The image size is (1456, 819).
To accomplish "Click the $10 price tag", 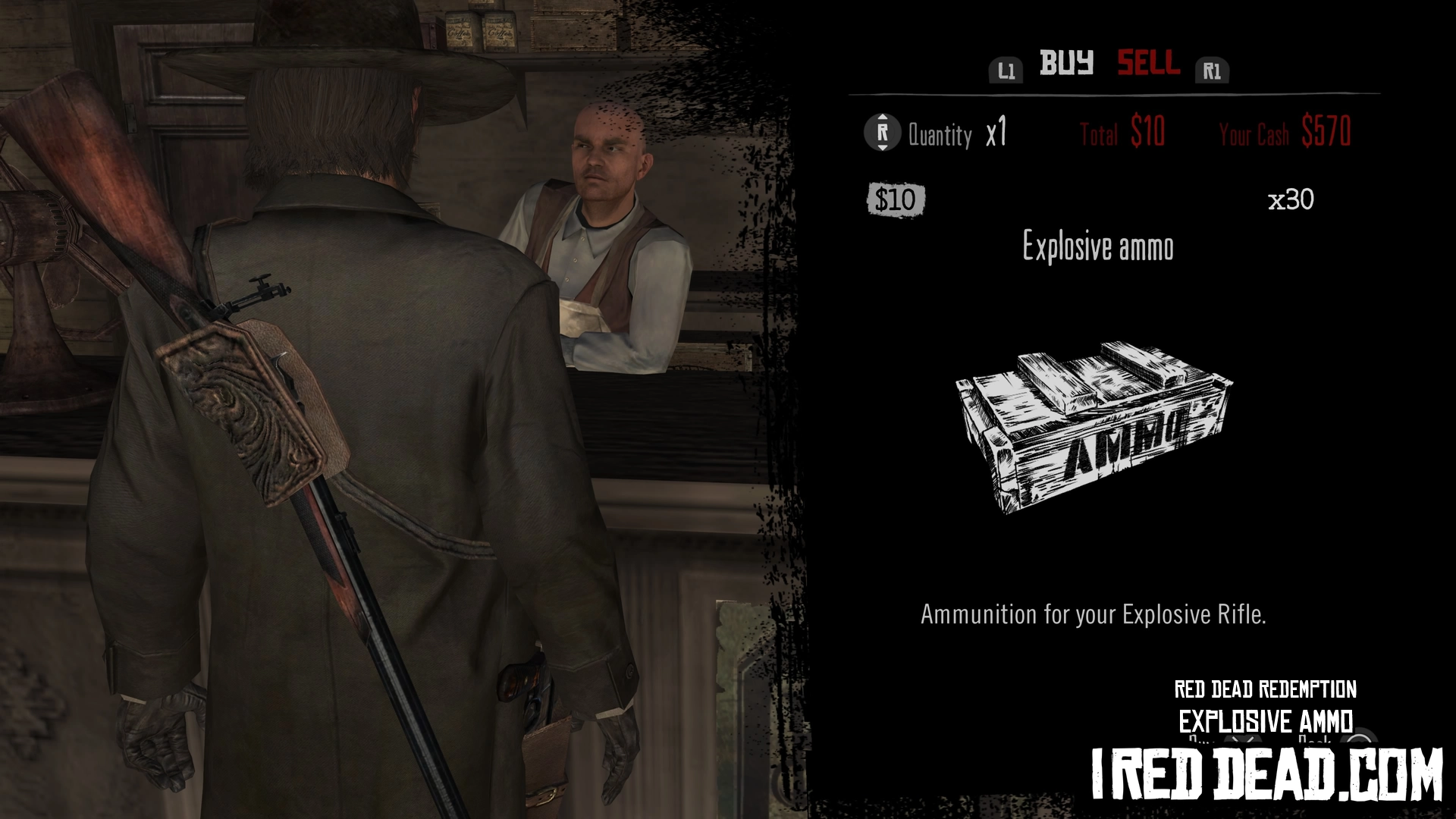I will [x=896, y=200].
